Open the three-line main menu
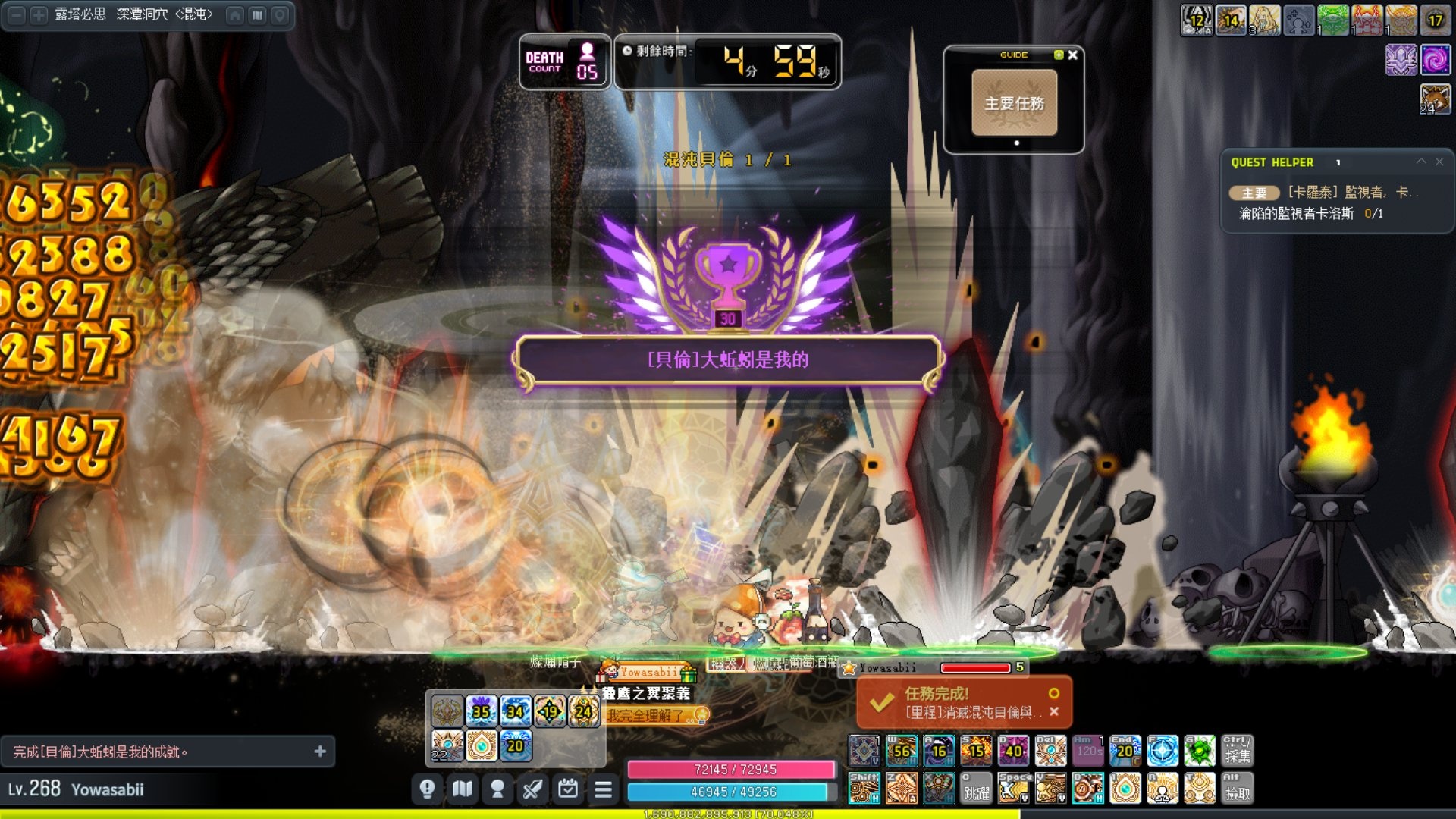 [x=603, y=789]
